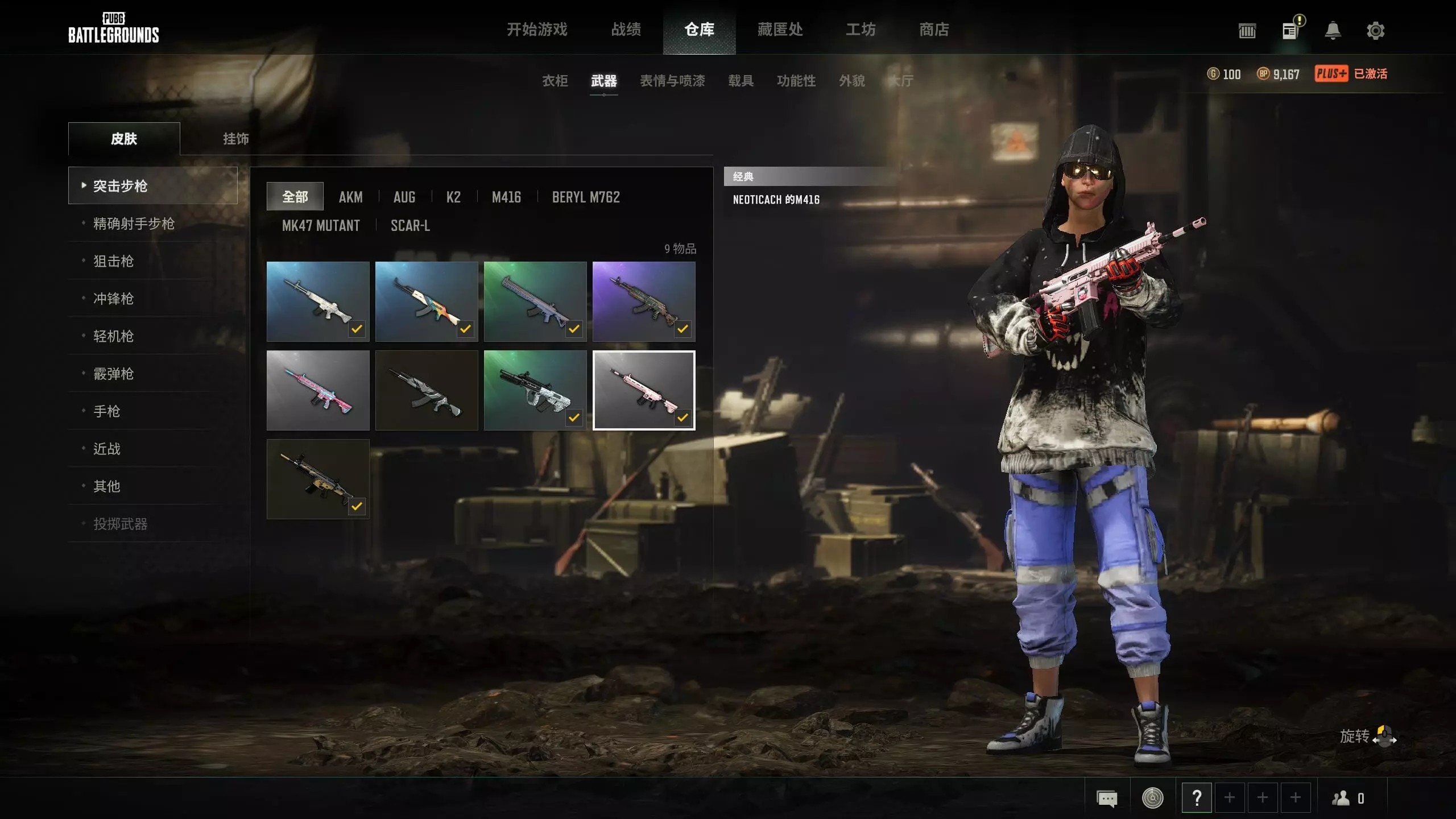Switch to the 战绩 career tab
The width and height of the screenshot is (1456, 819).
[626, 30]
